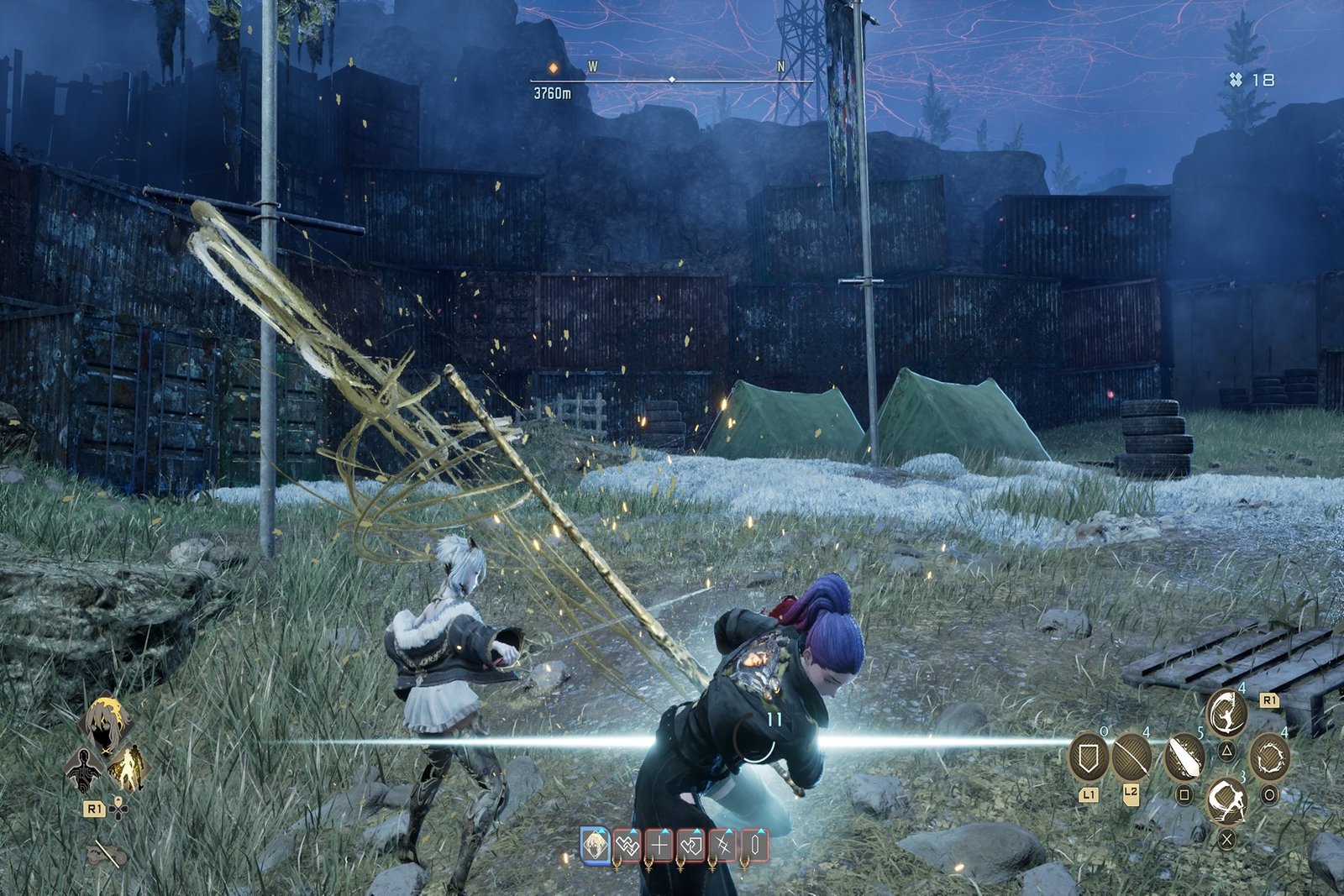Expand the d-pad up control indicator

click(x=118, y=801)
